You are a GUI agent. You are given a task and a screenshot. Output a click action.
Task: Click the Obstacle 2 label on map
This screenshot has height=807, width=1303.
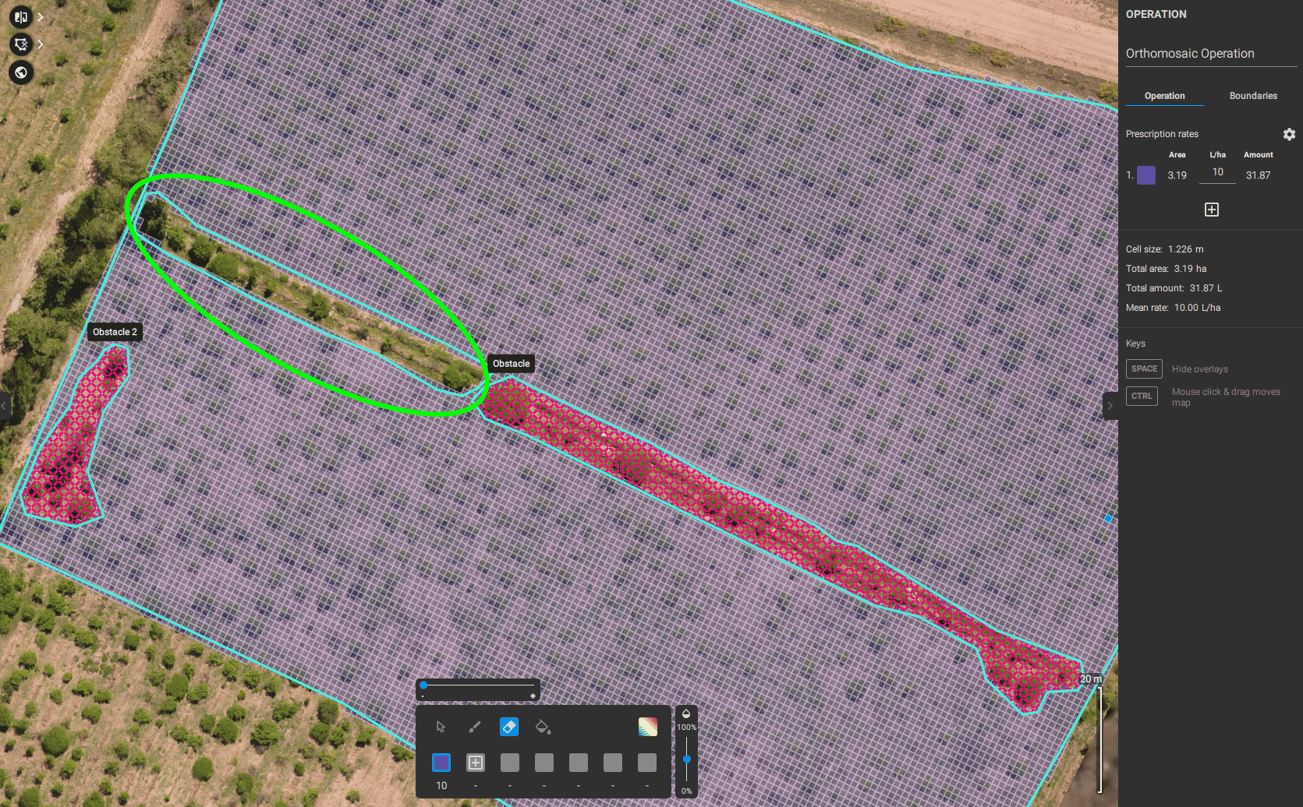tap(114, 331)
